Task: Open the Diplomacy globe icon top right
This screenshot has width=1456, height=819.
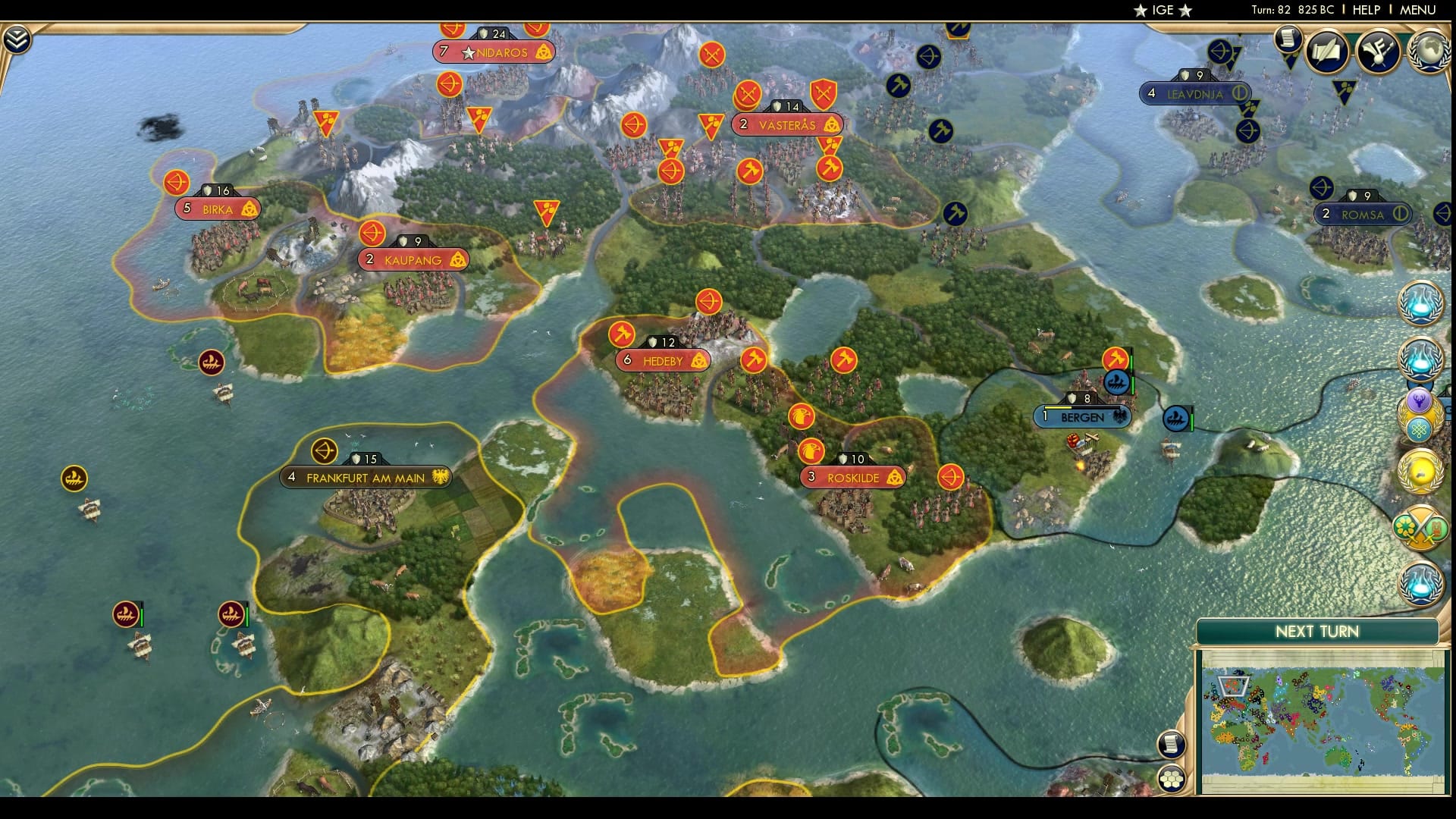Action: (1429, 52)
